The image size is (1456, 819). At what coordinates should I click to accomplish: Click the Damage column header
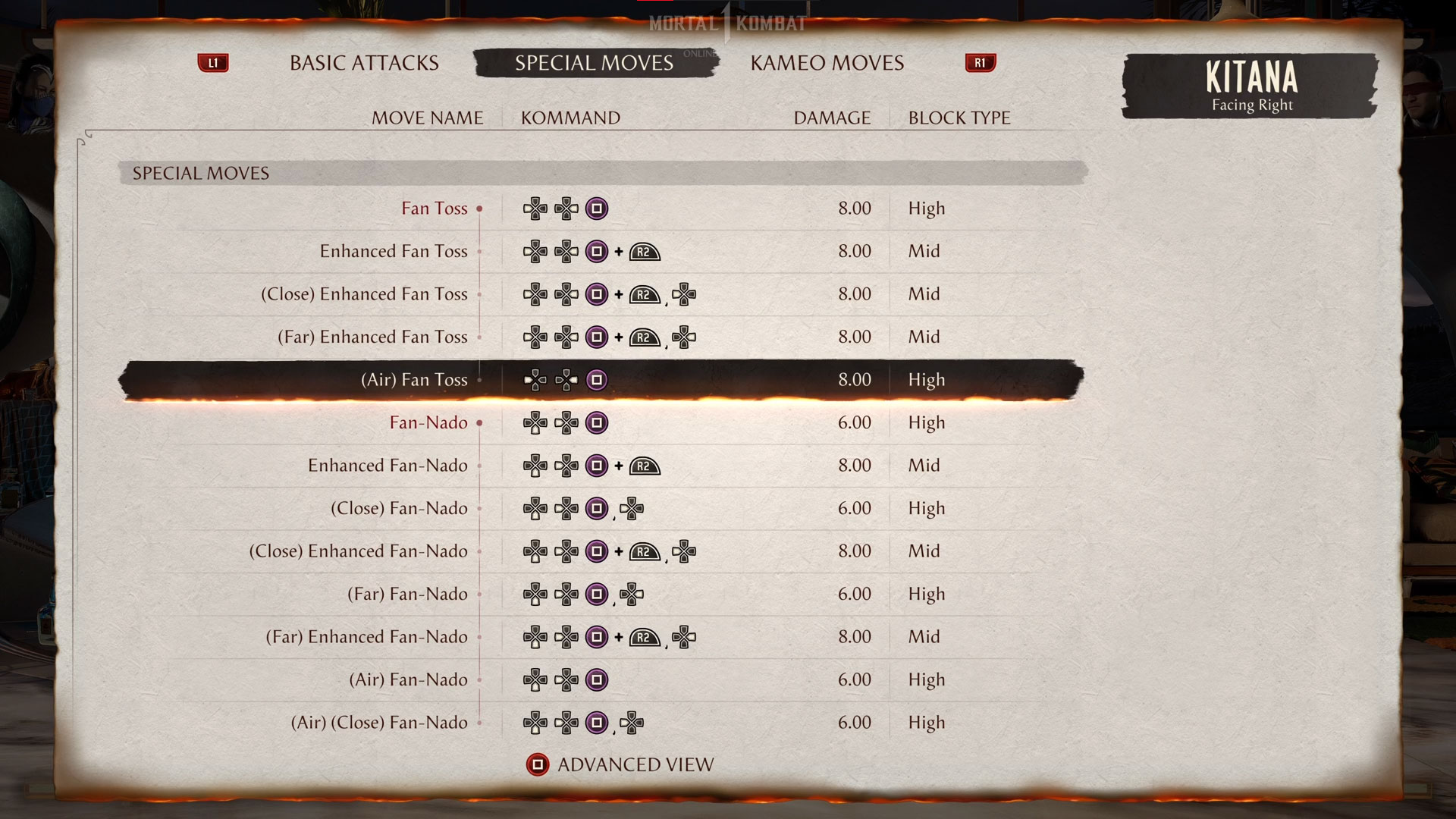tap(831, 118)
